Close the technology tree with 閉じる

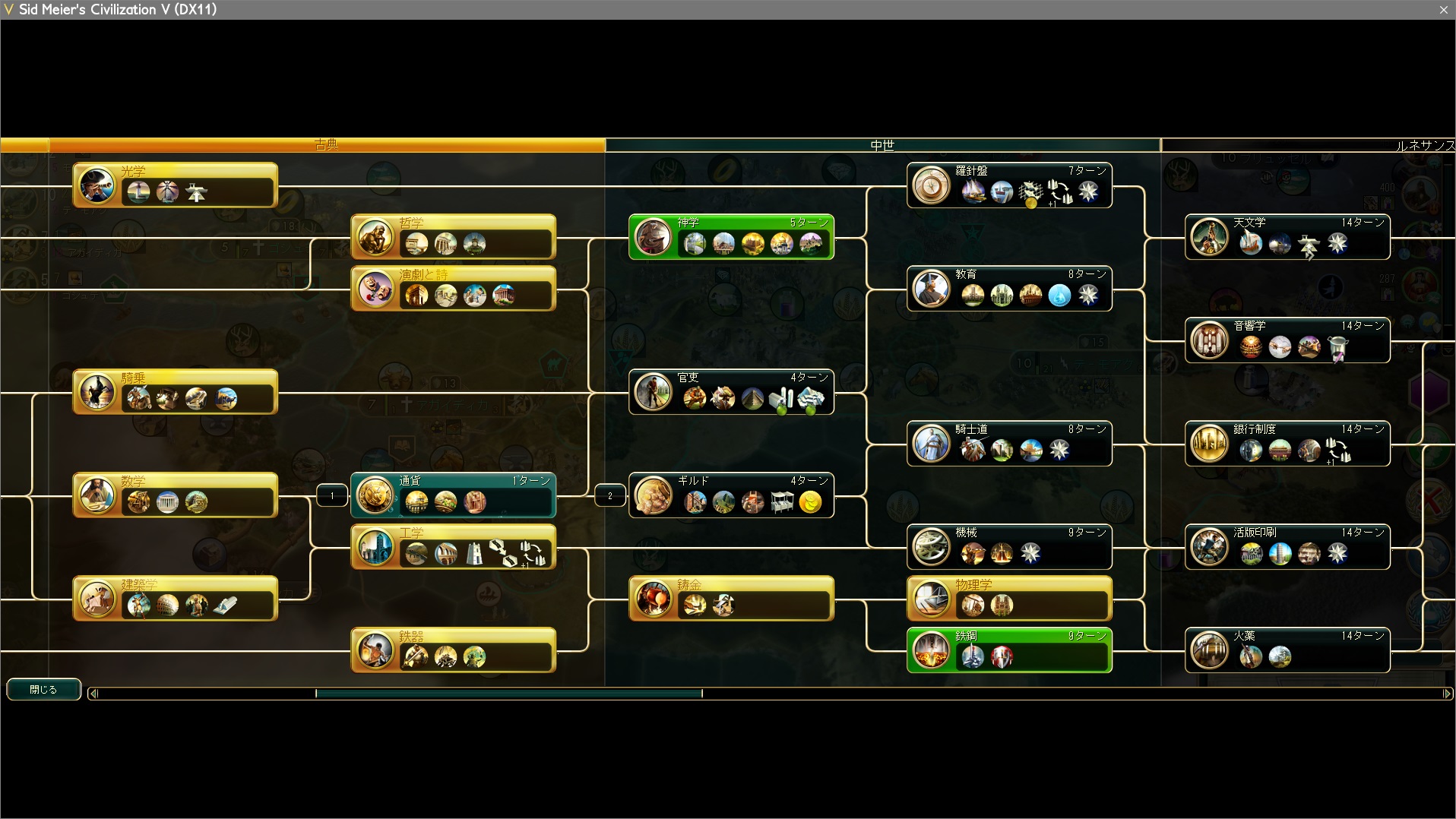[43, 689]
